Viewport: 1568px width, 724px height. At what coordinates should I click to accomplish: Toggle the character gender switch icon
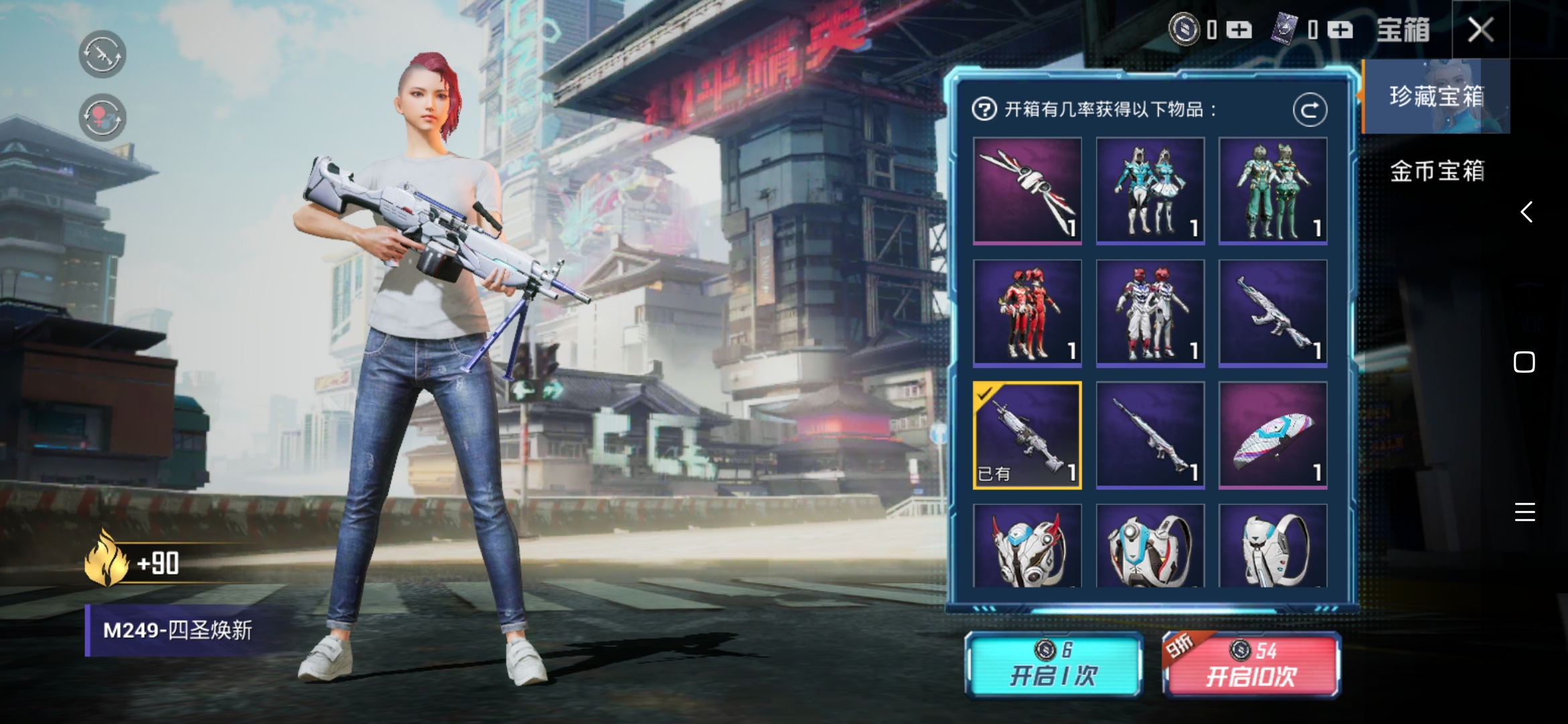103,117
